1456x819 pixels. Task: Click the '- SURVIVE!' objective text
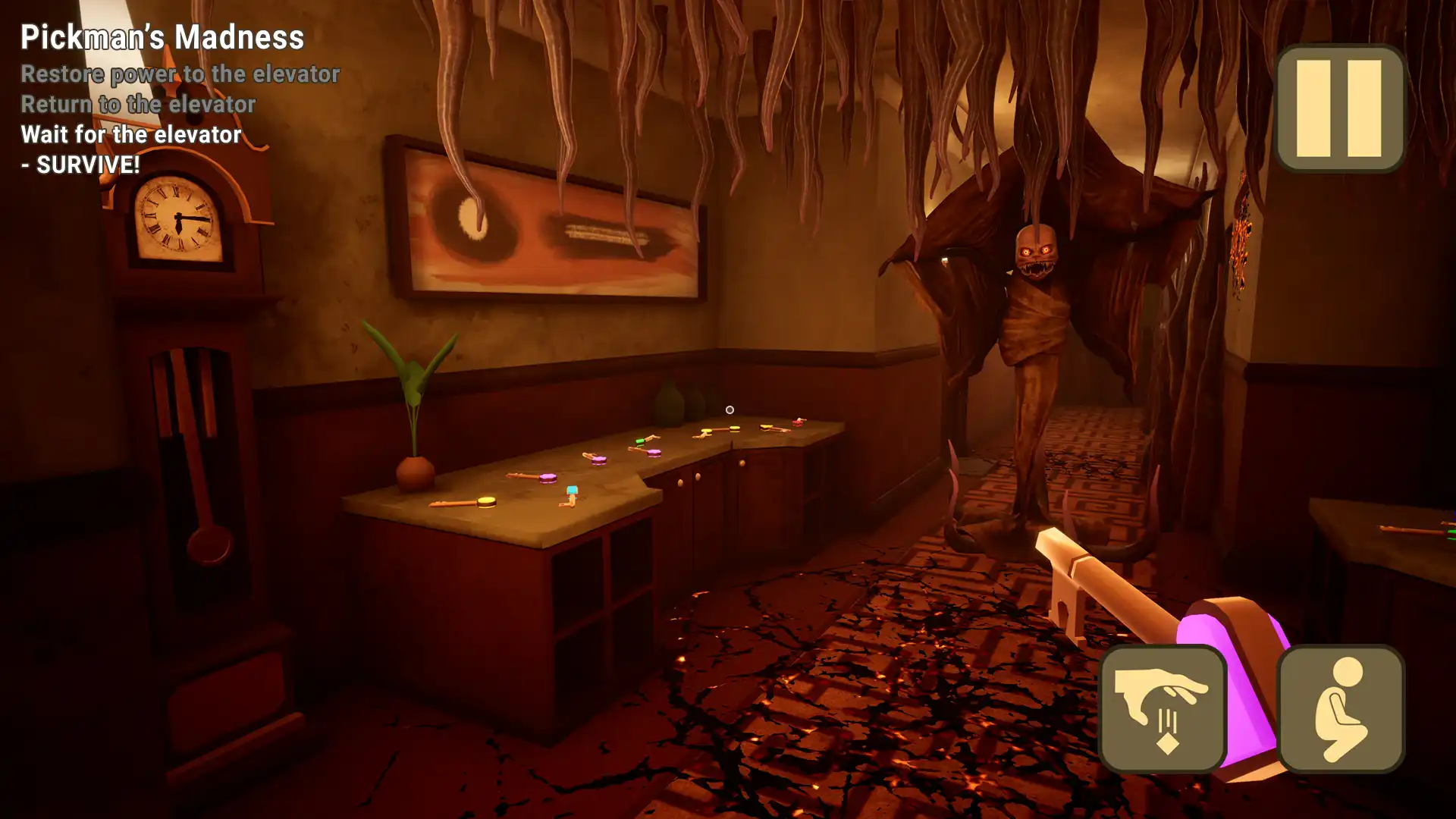click(x=81, y=163)
